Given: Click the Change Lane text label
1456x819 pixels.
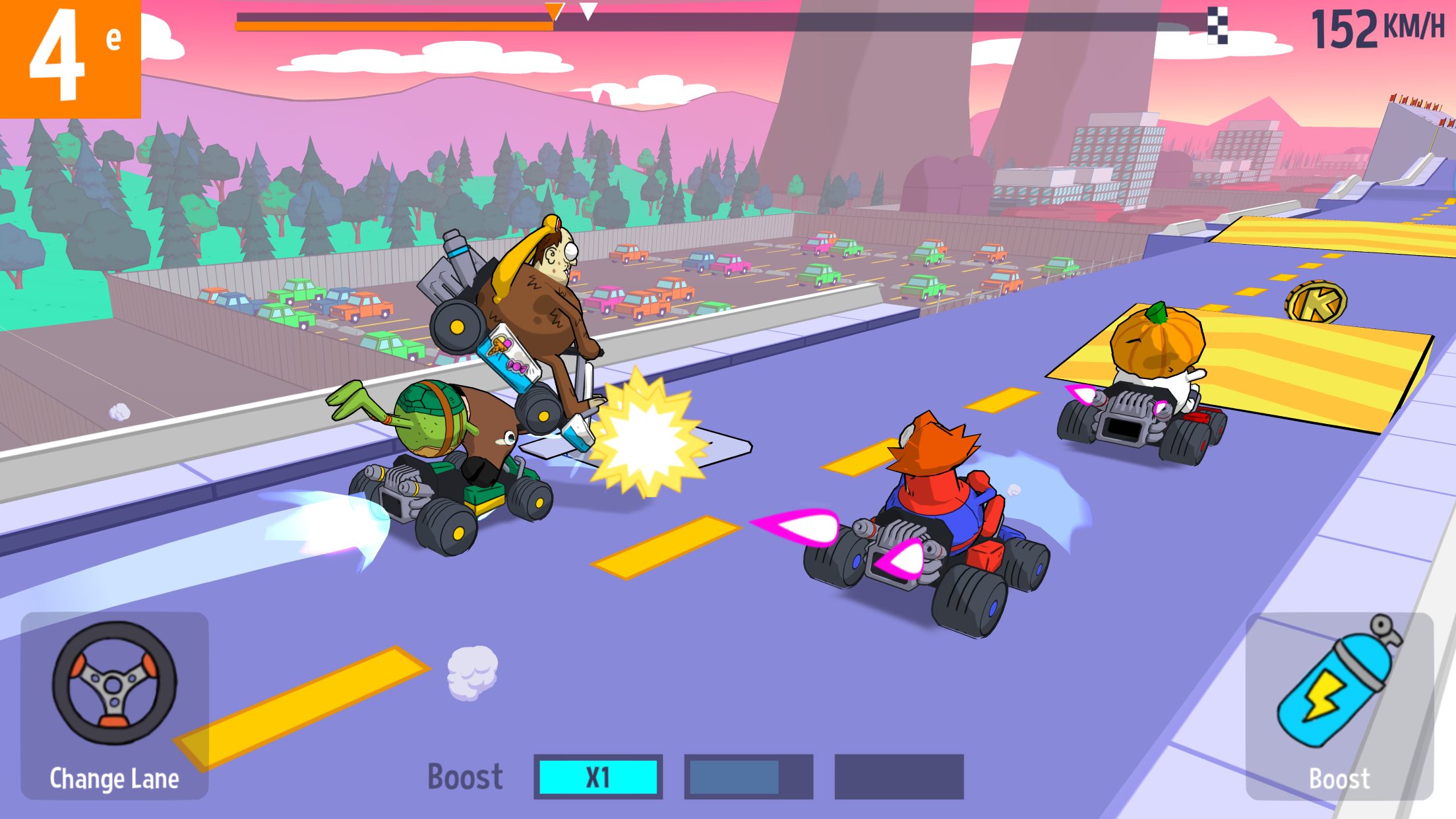Looking at the screenshot, I should click(113, 779).
